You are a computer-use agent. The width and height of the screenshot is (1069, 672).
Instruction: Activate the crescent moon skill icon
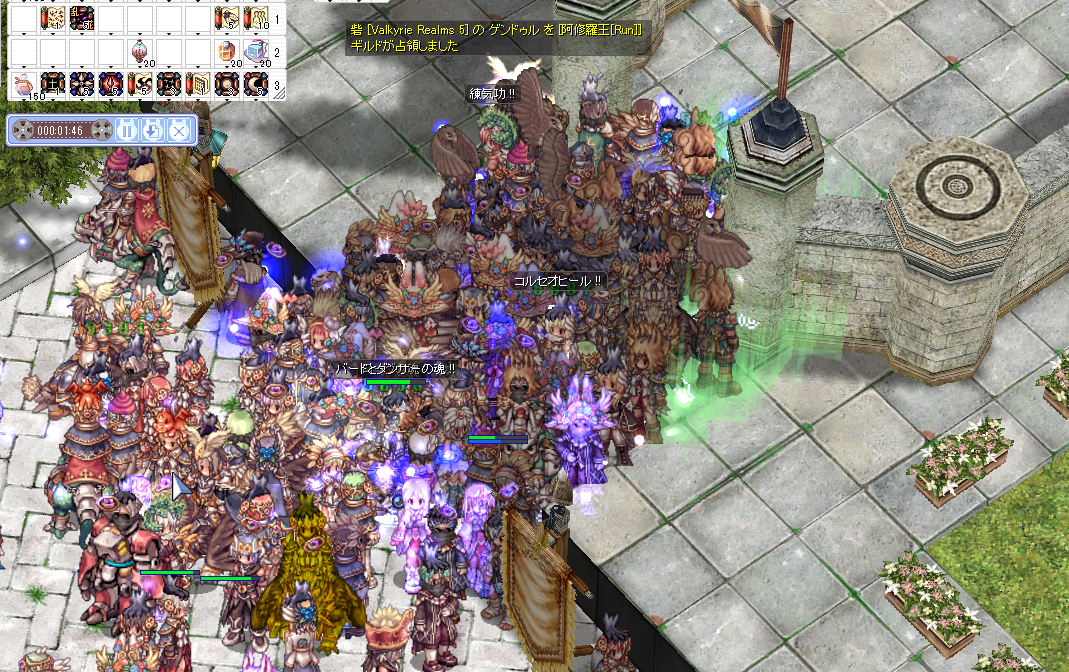(x=256, y=85)
